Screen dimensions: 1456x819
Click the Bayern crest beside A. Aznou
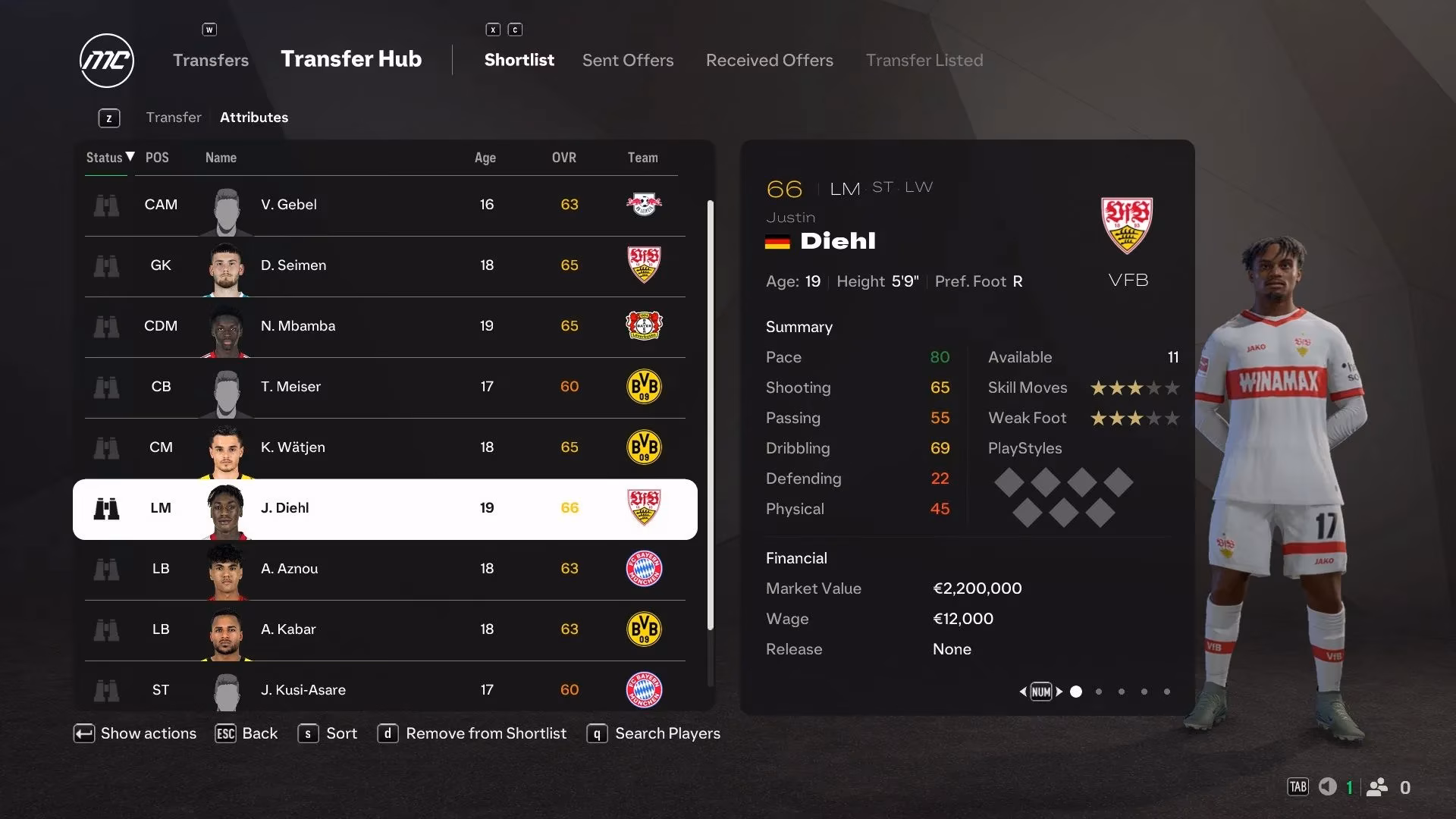point(644,569)
